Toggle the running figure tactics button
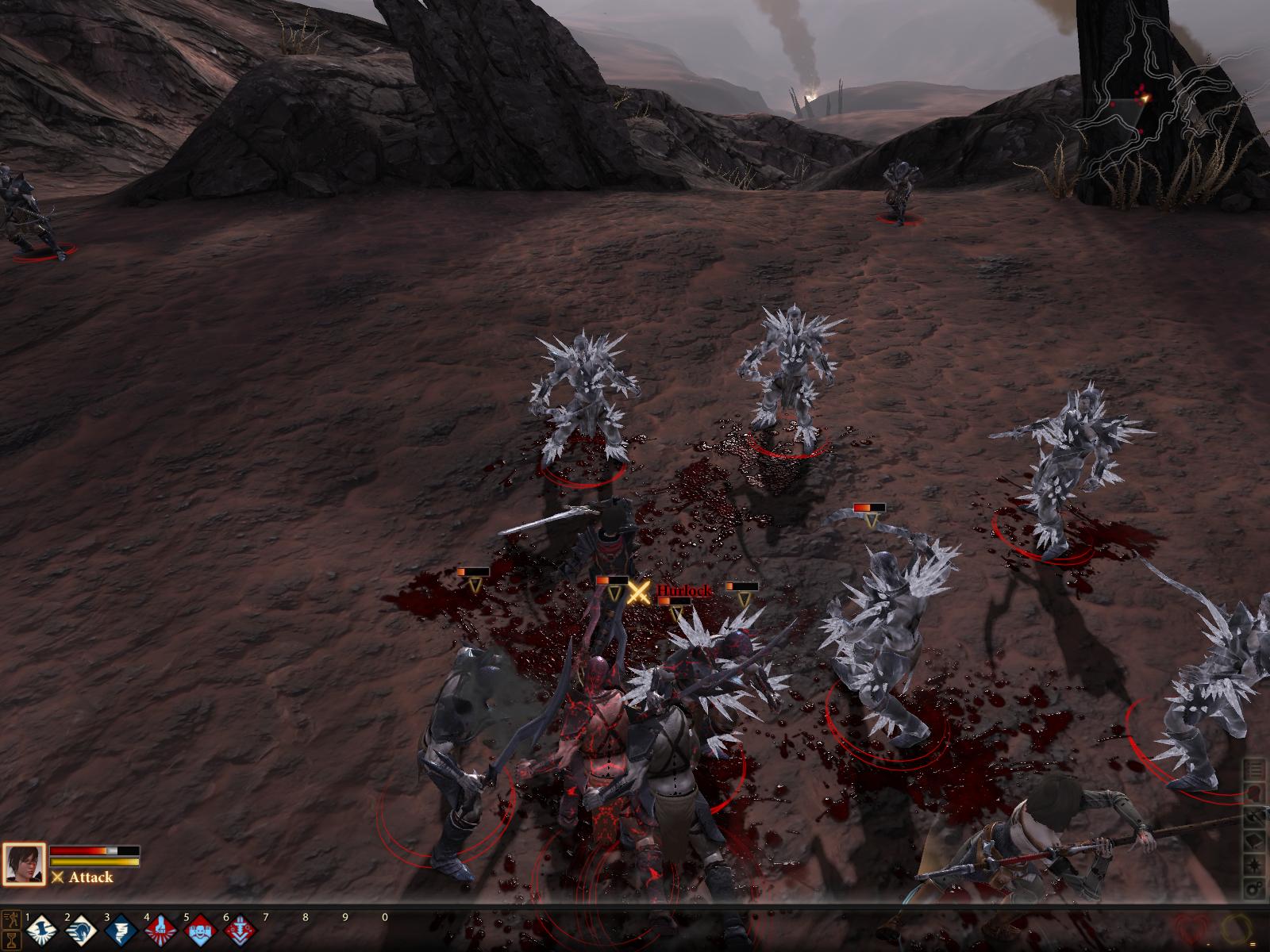 coord(12,921)
